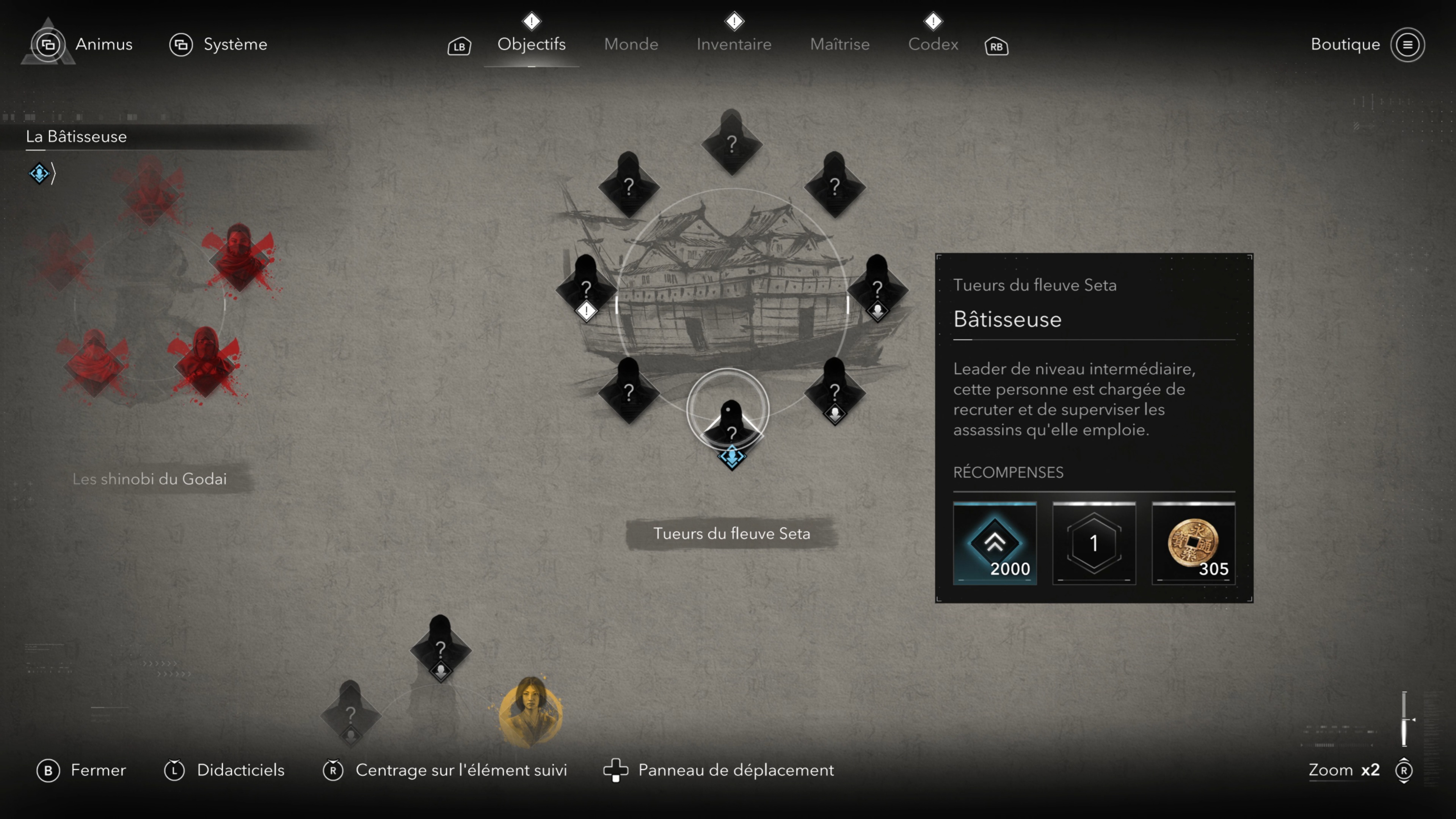Screen dimensions: 1456x819
Task: Open the Système menu
Action: [x=218, y=44]
